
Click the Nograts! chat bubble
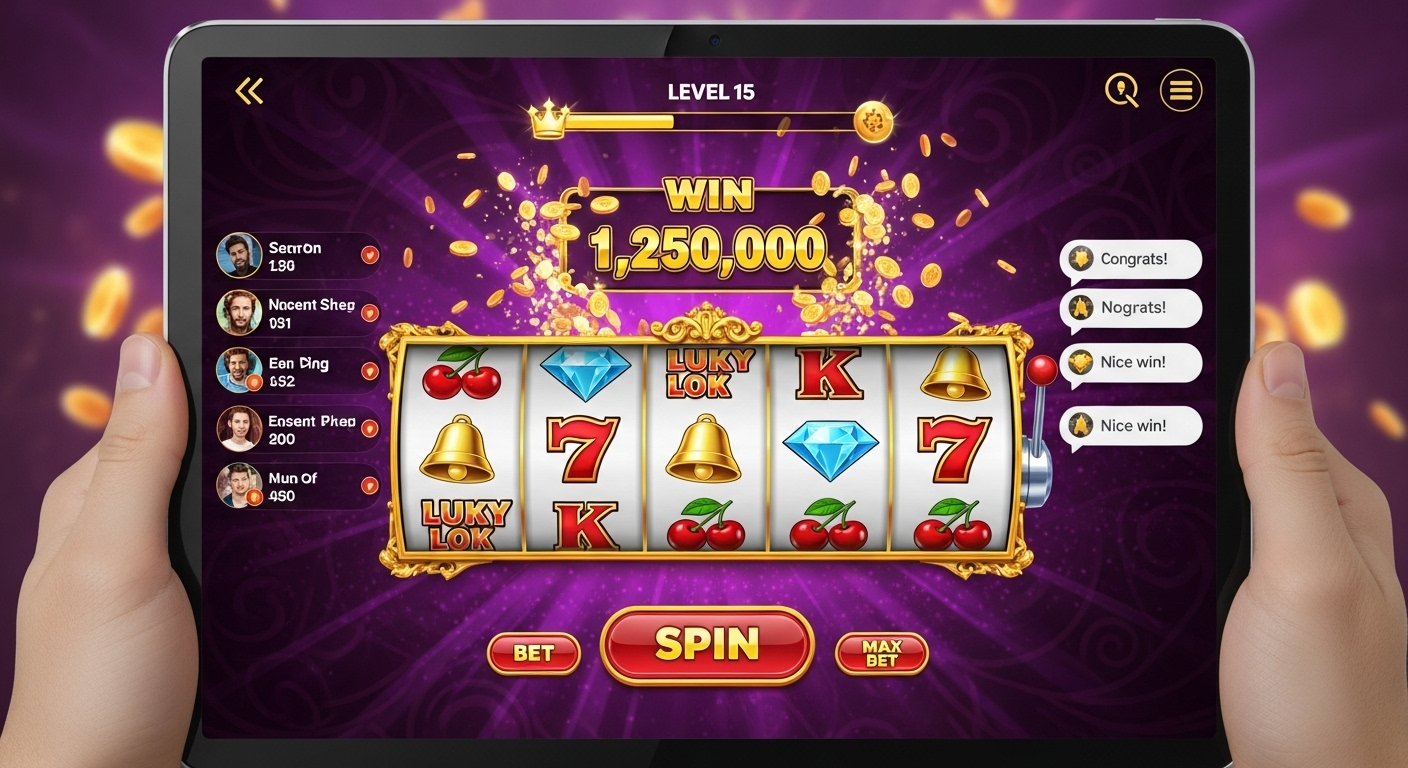tap(1131, 308)
